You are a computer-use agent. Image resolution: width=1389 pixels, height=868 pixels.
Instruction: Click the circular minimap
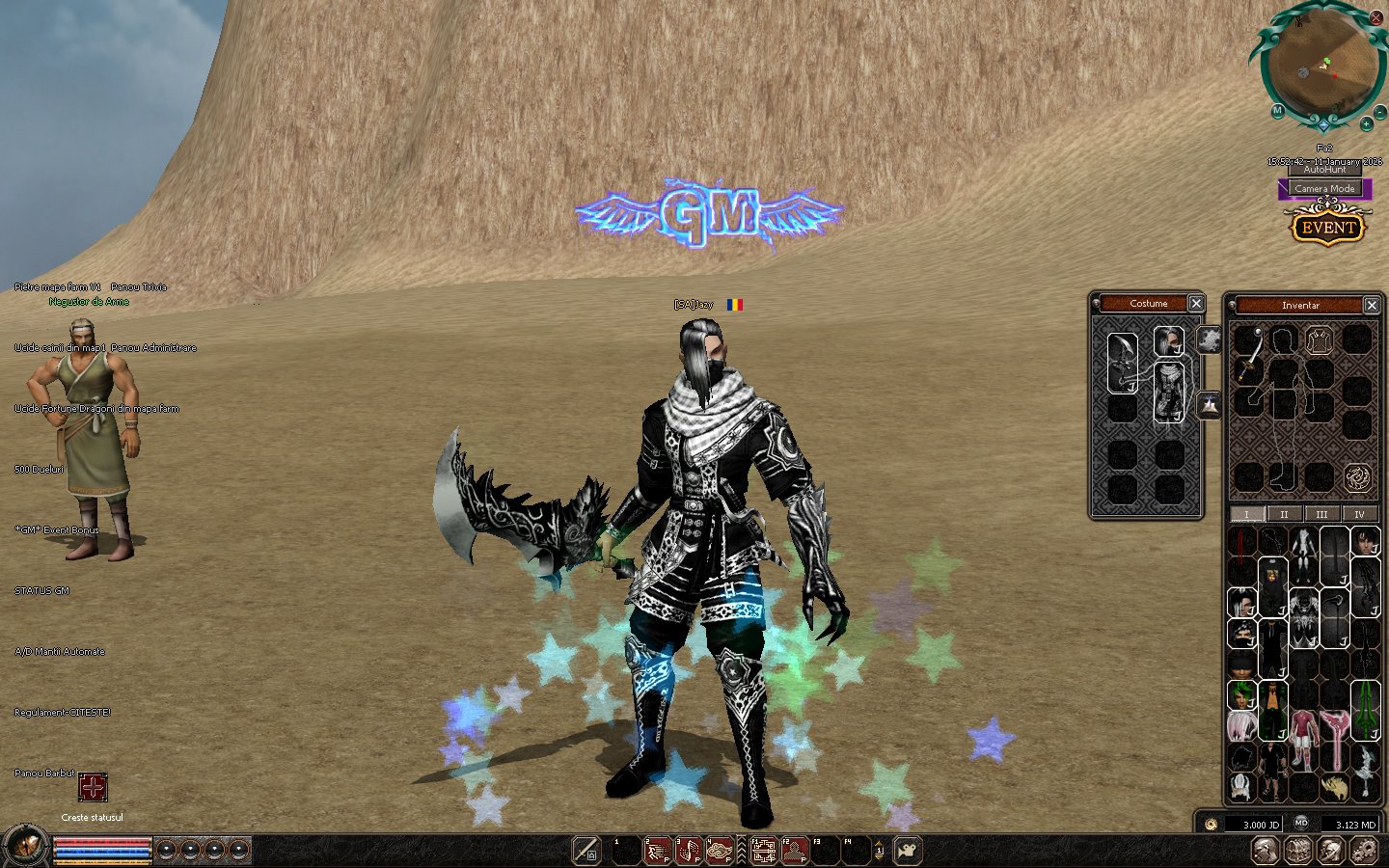1321,66
